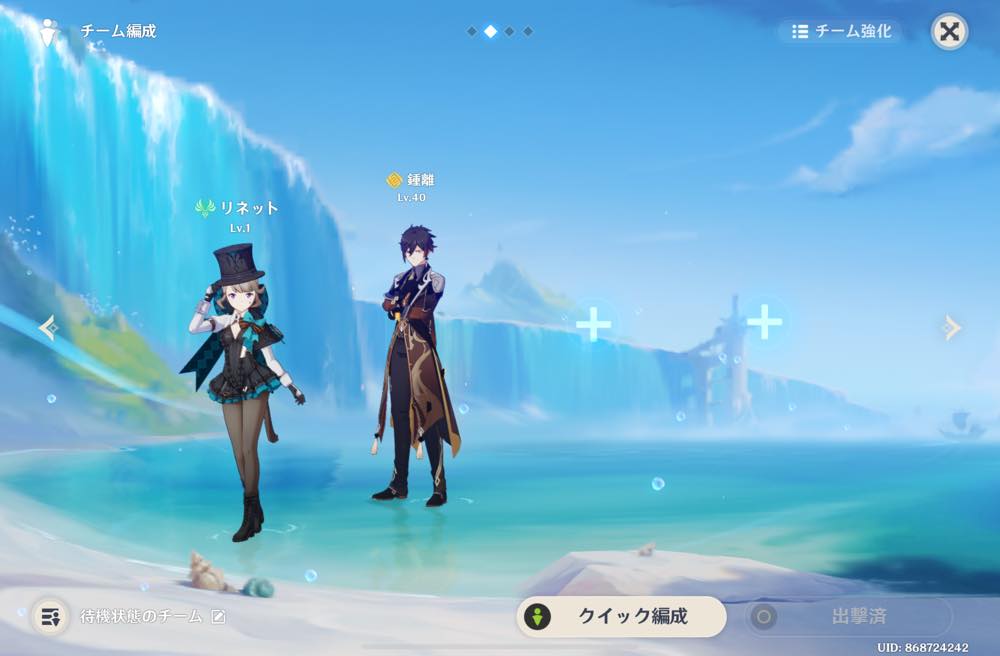Open the チーム強化 team enhancement menu
1000x656 pixels.
(840, 31)
